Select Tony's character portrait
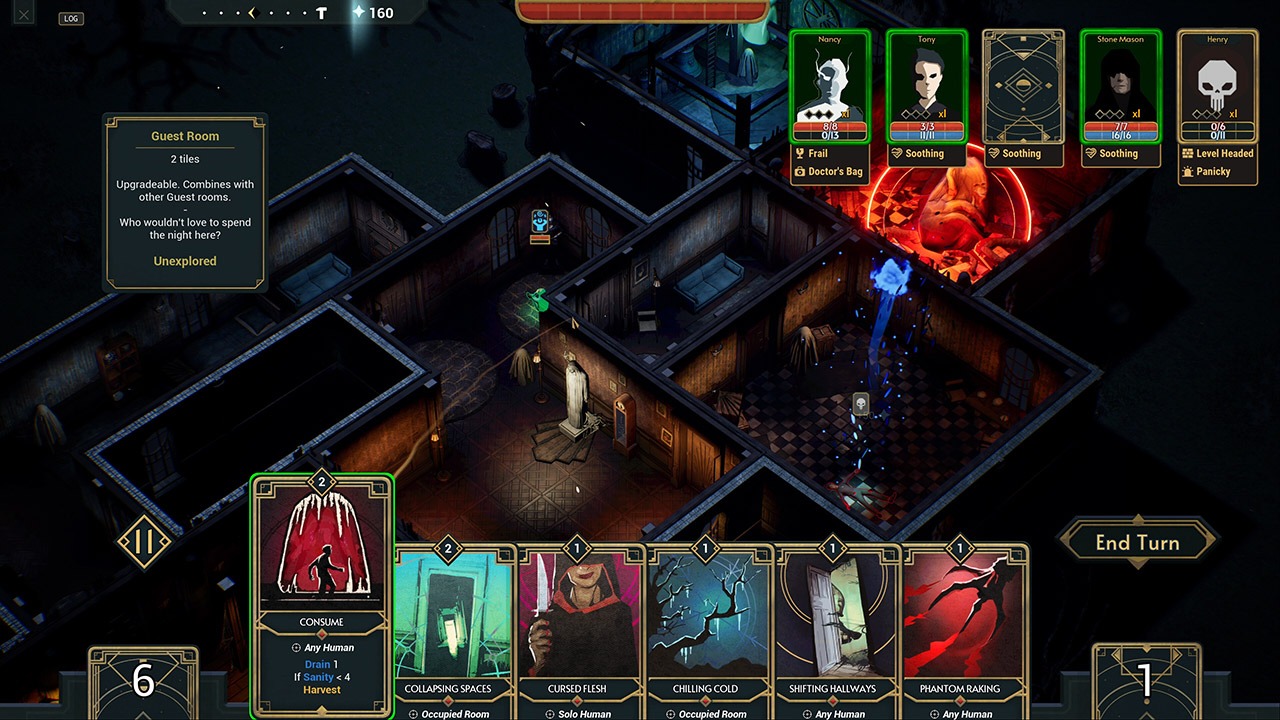The width and height of the screenshot is (1280, 720). pyautogui.click(x=926, y=87)
